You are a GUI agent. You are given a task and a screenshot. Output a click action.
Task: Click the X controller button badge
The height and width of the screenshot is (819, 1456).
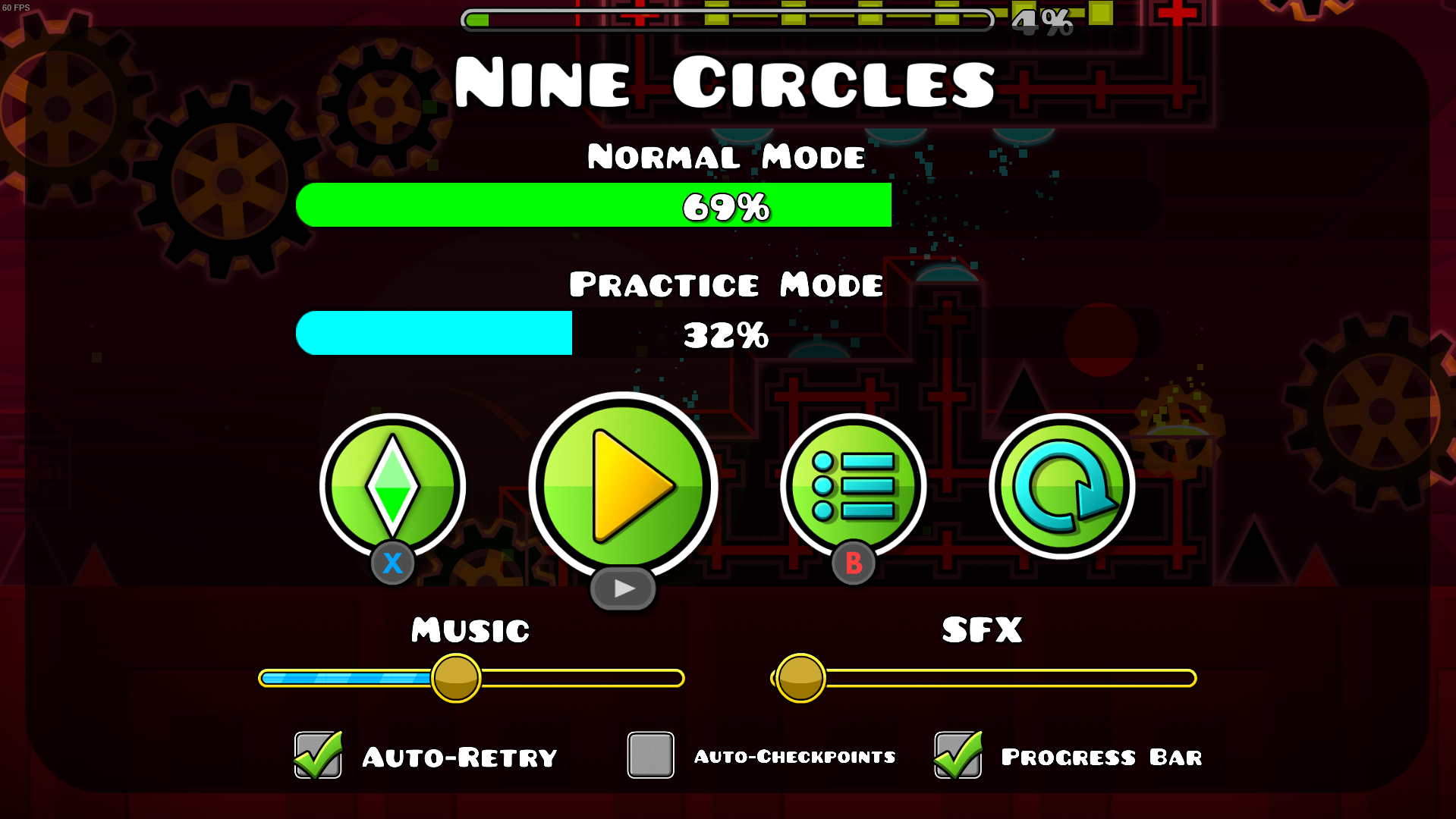[392, 563]
